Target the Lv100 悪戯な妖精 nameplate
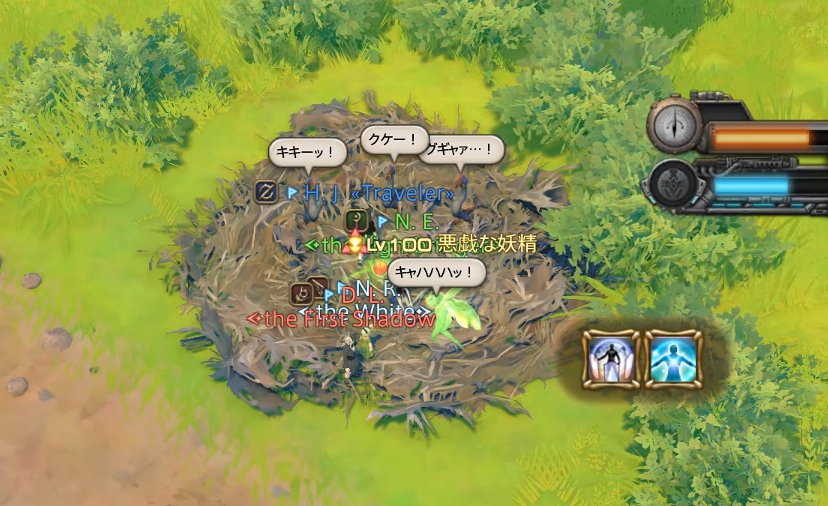Image resolution: width=828 pixels, height=506 pixels. pyautogui.click(x=452, y=244)
